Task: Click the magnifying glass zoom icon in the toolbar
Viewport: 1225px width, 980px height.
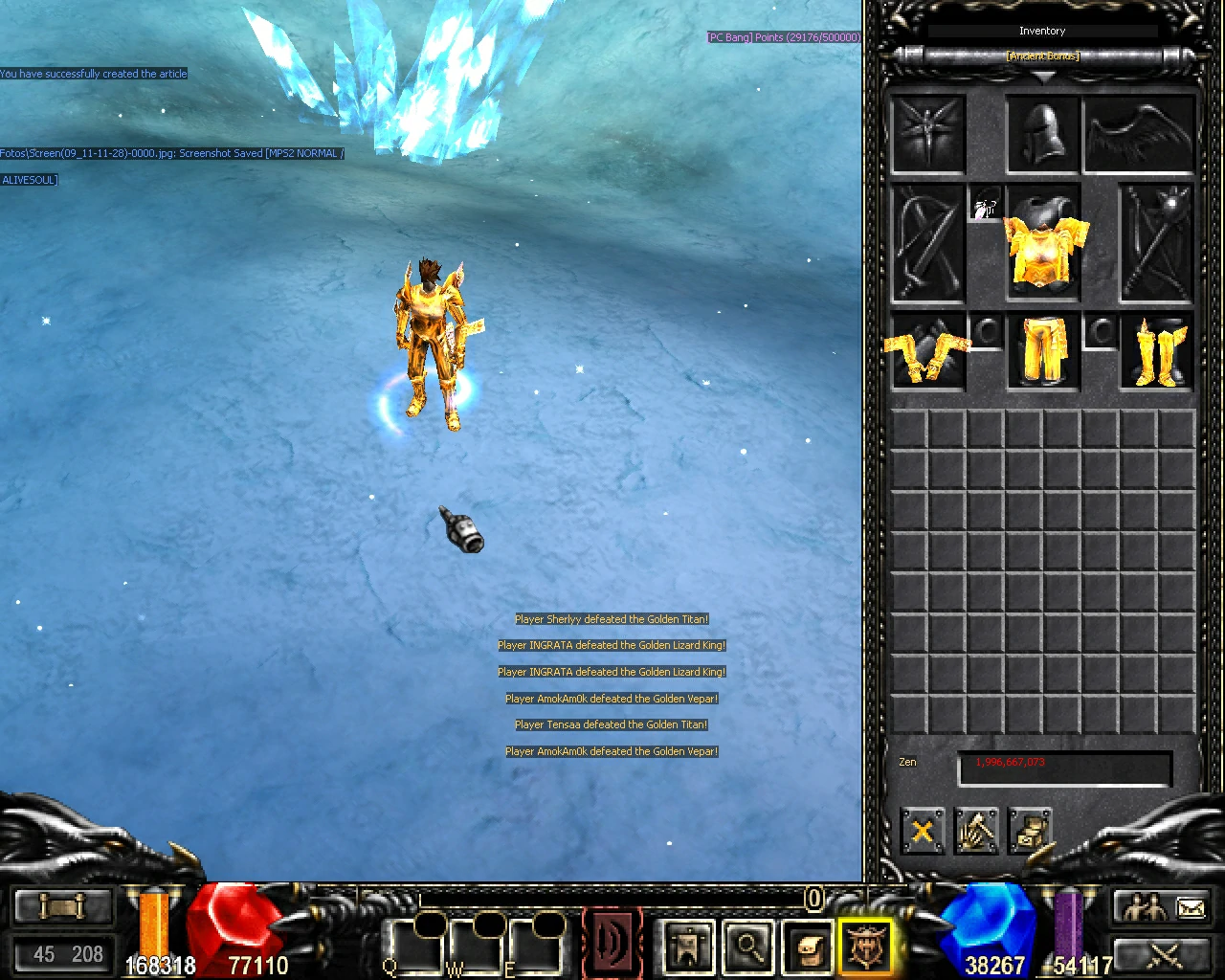Action: coord(749,946)
